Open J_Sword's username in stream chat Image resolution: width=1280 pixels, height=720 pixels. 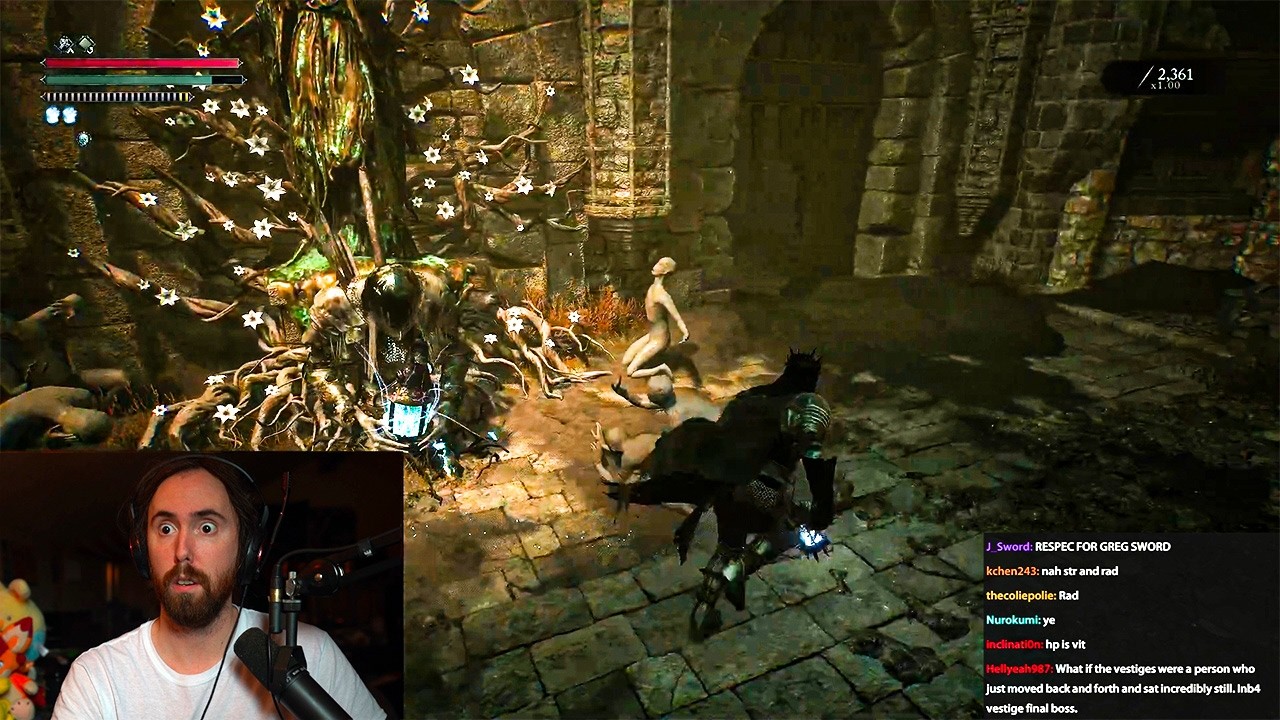(x=1008, y=547)
